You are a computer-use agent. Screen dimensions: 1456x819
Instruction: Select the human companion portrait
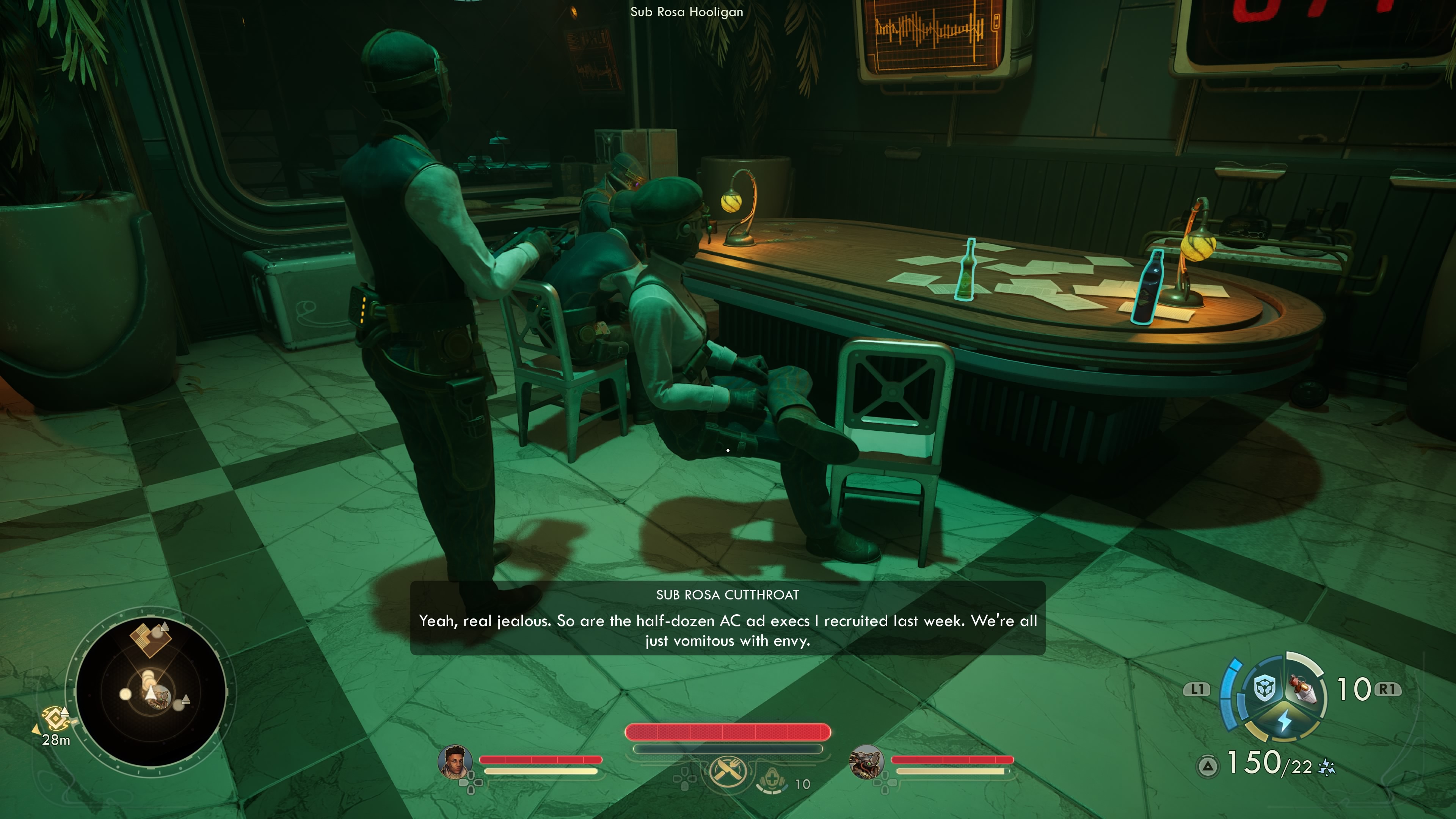click(455, 761)
